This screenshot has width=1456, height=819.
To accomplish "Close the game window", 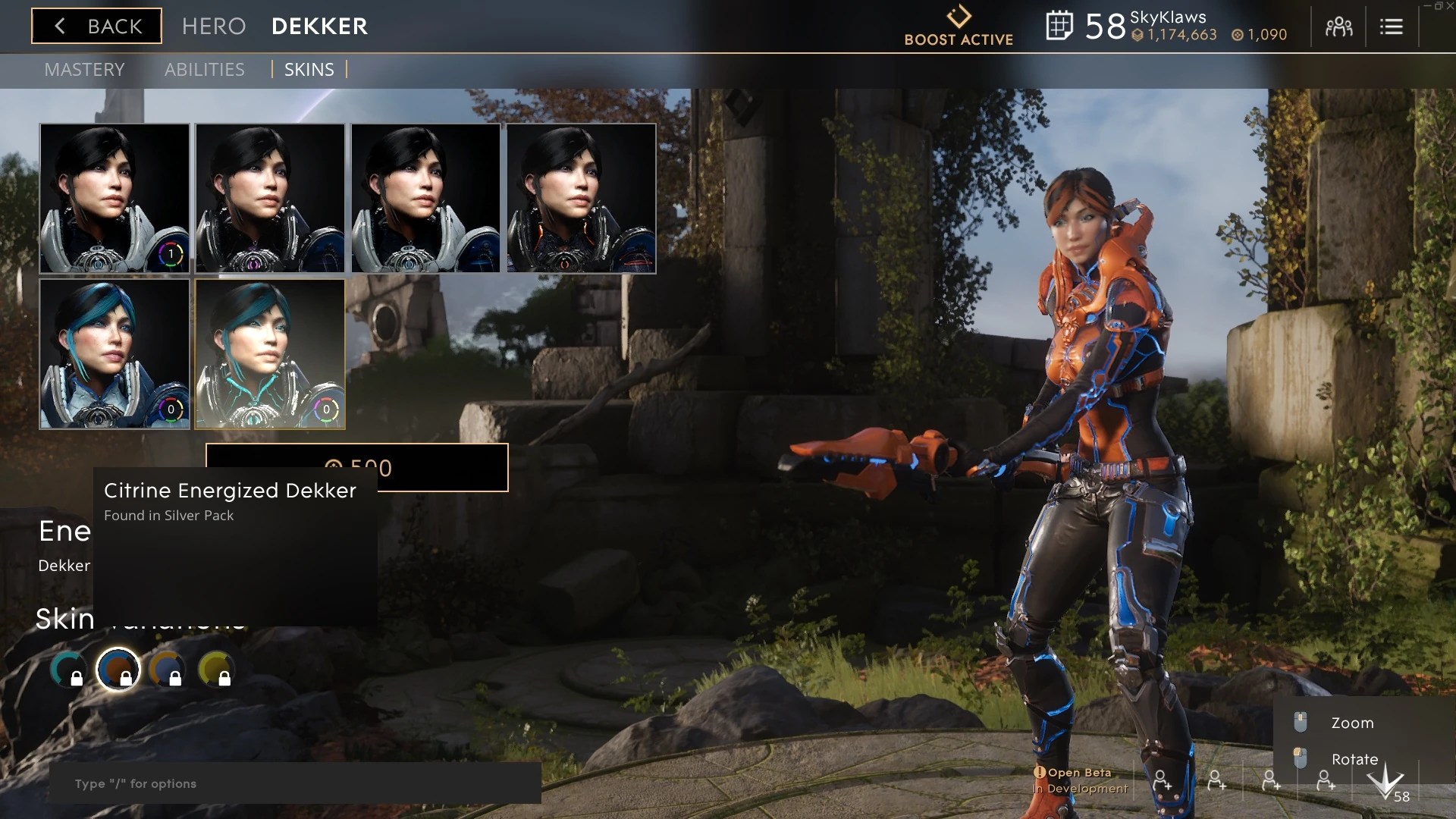I will (1449, 6).
